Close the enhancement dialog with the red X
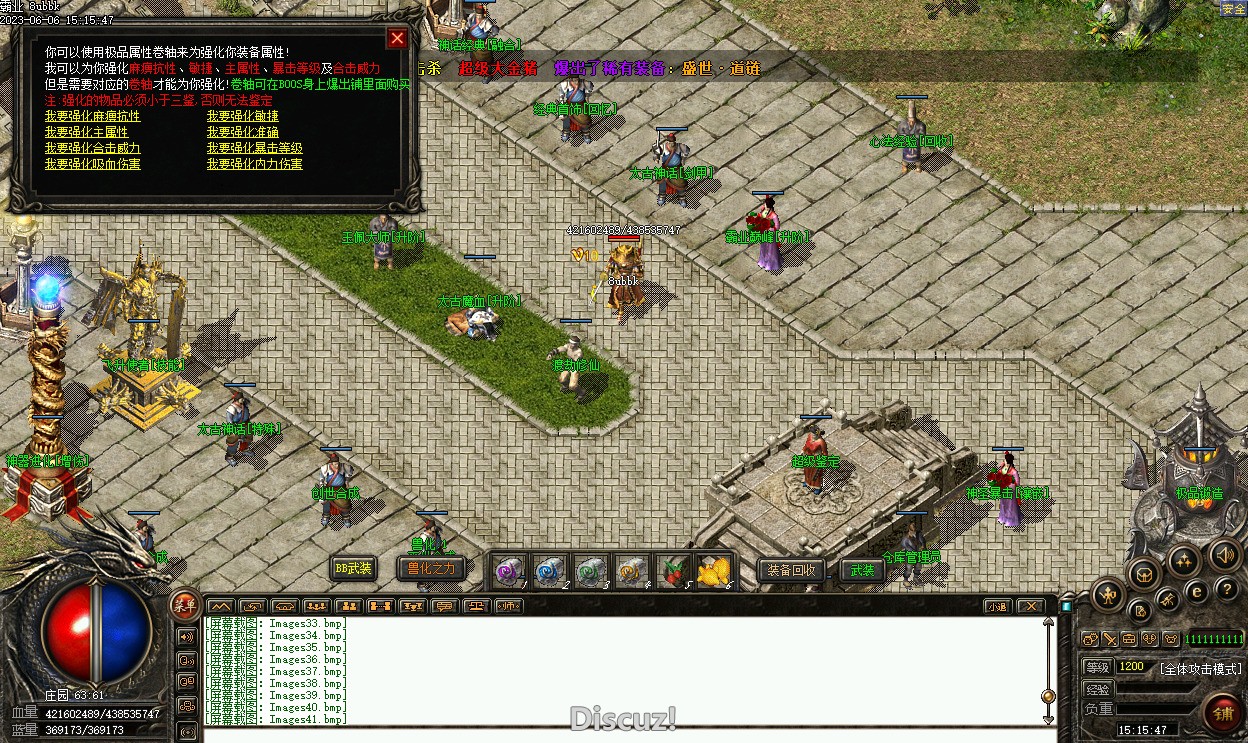 (397, 39)
